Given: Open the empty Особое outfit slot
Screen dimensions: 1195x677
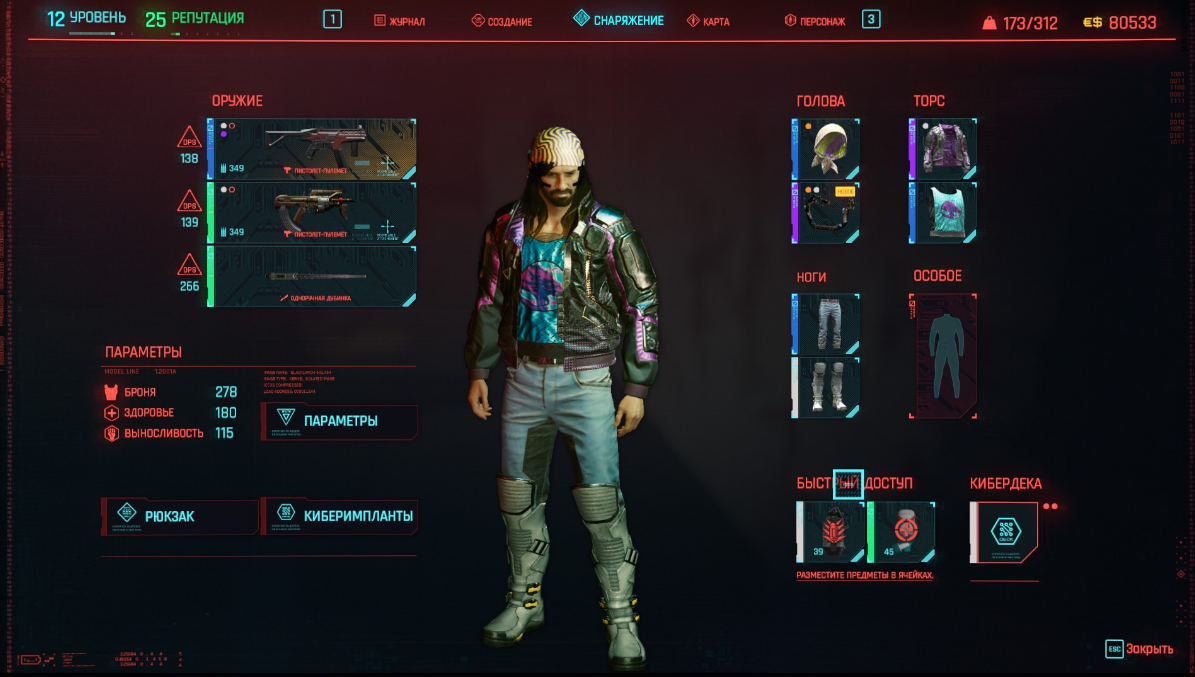Looking at the screenshot, I should pos(943,356).
